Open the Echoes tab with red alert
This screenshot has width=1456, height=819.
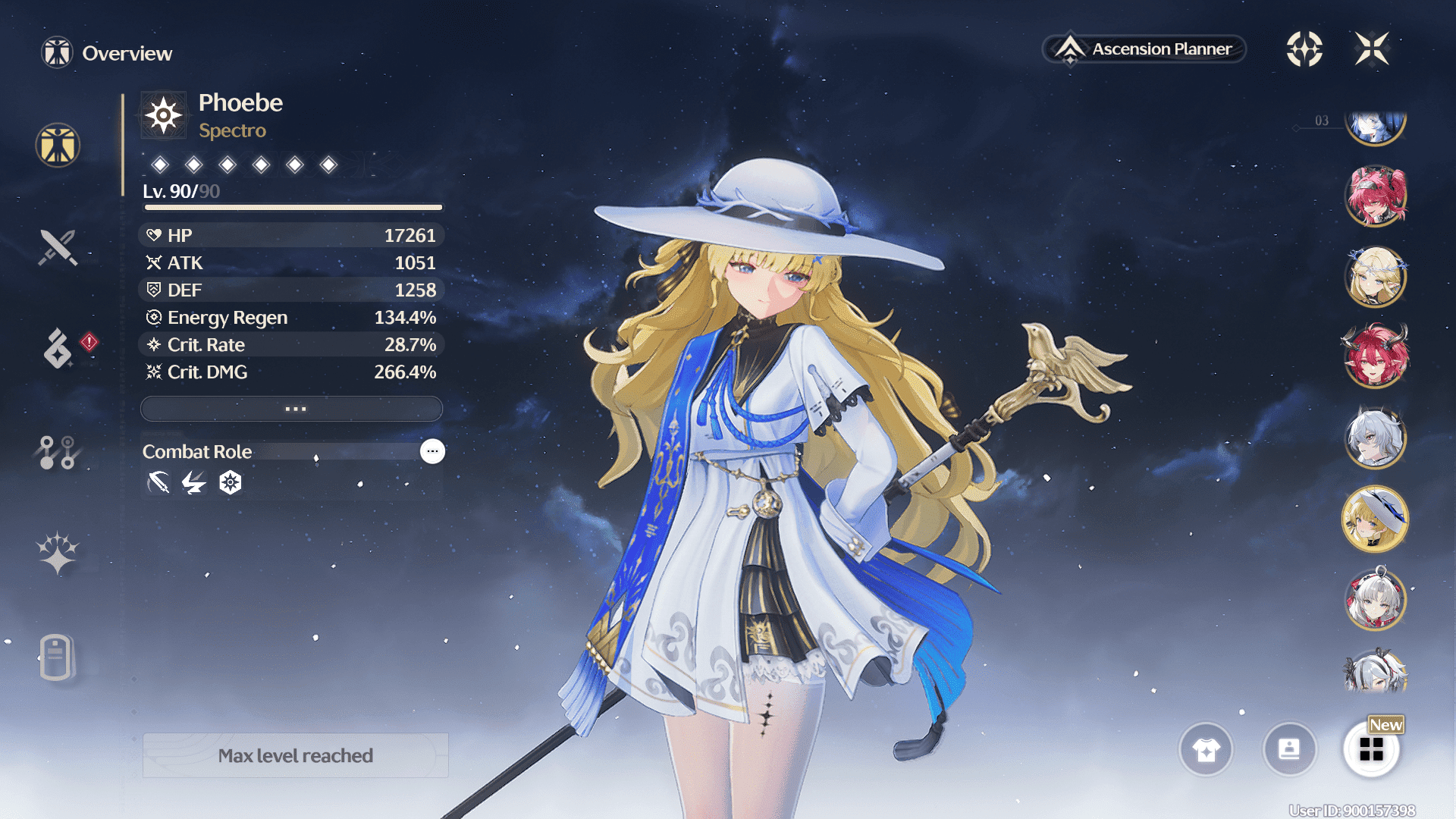(58, 349)
